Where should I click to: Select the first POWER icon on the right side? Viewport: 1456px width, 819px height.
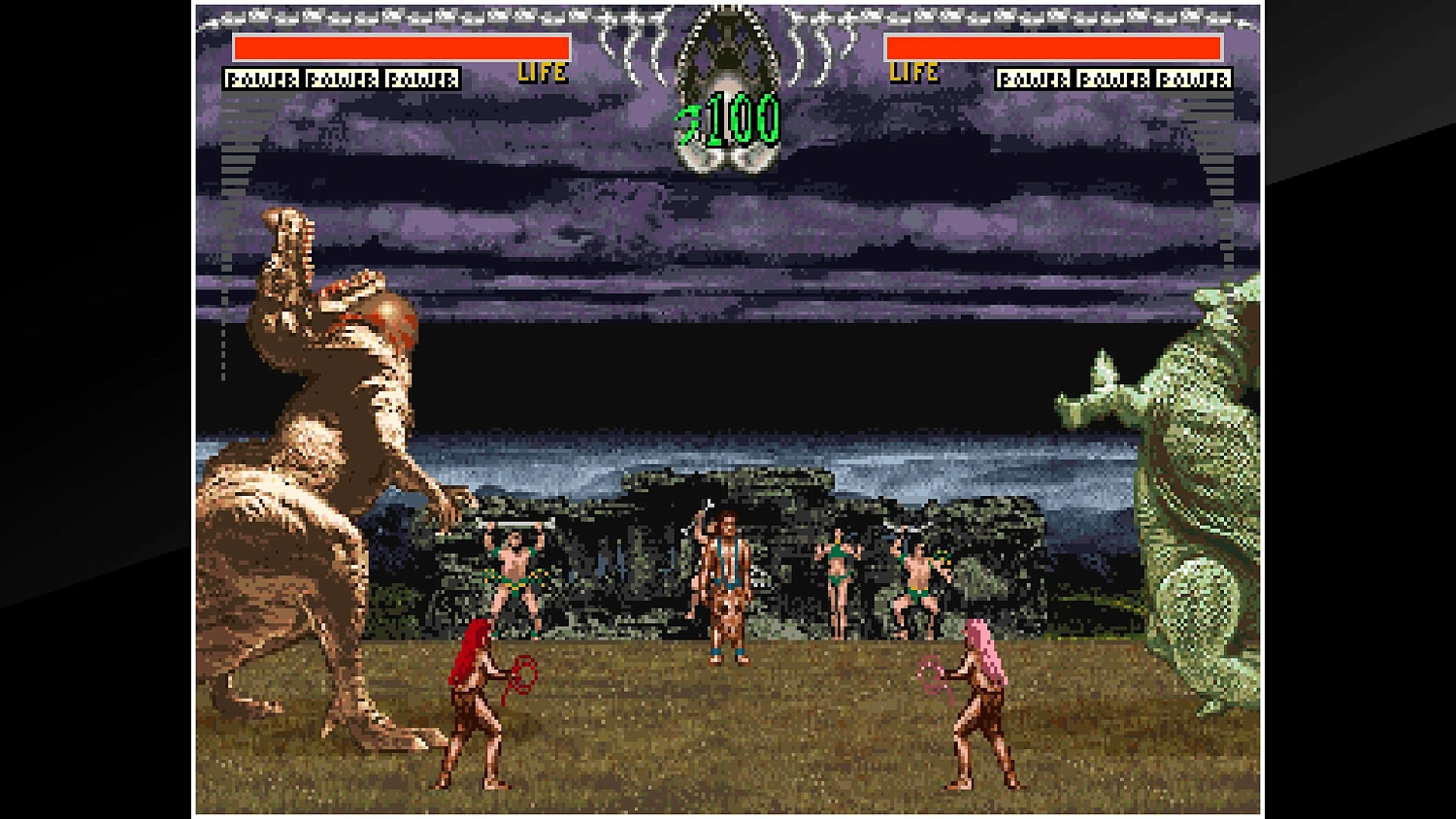point(1034,79)
